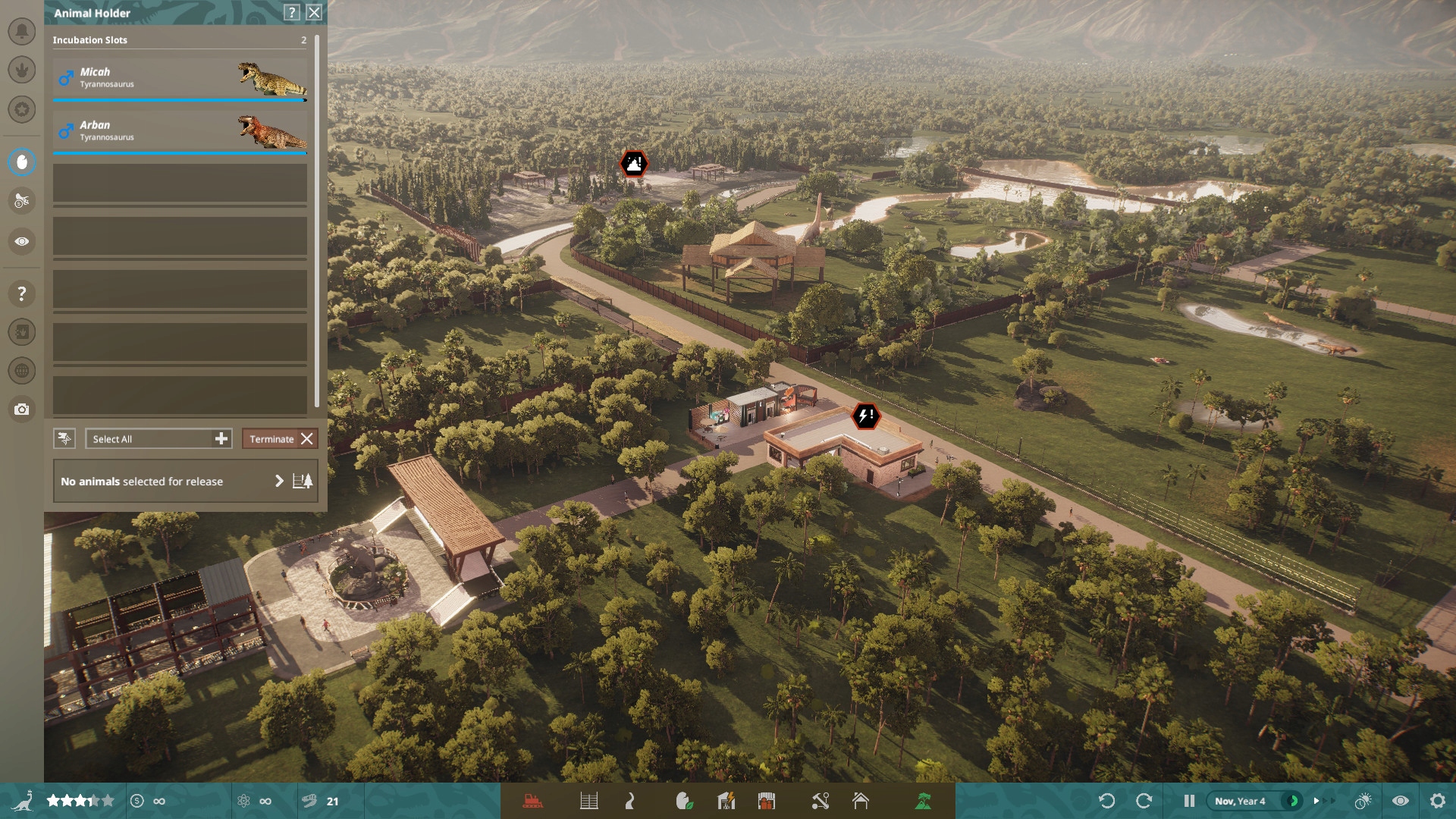Open the notifications bell in the sidebar

(x=22, y=33)
